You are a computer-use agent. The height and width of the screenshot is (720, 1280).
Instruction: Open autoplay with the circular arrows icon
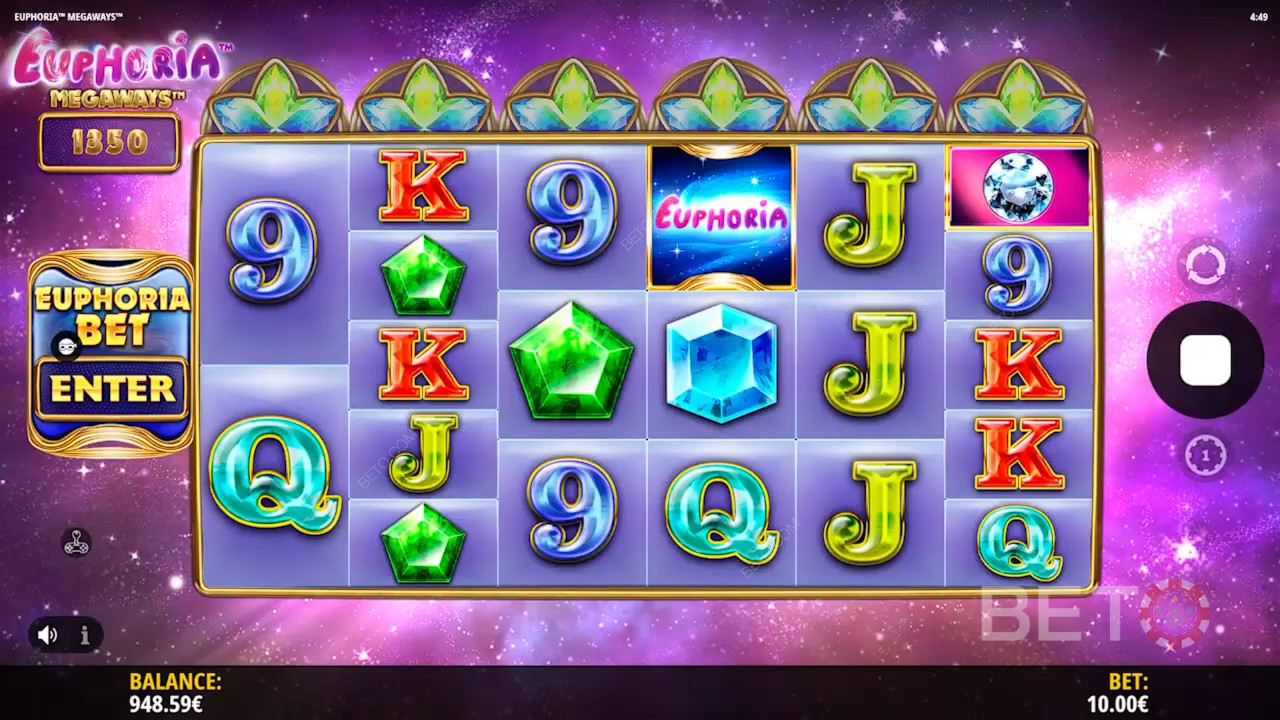(x=1205, y=266)
